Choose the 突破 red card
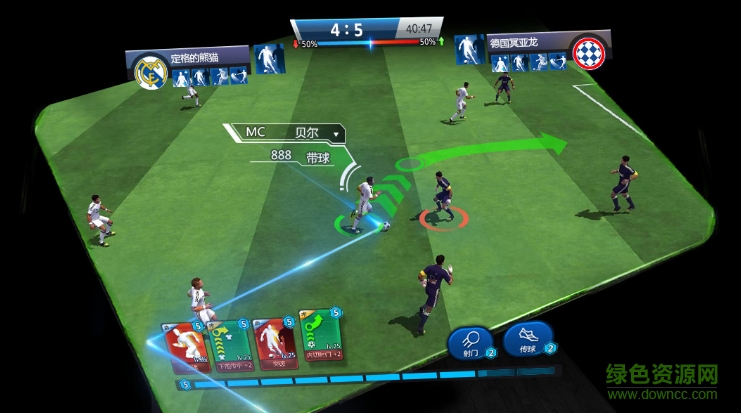The image size is (741, 413). point(272,343)
